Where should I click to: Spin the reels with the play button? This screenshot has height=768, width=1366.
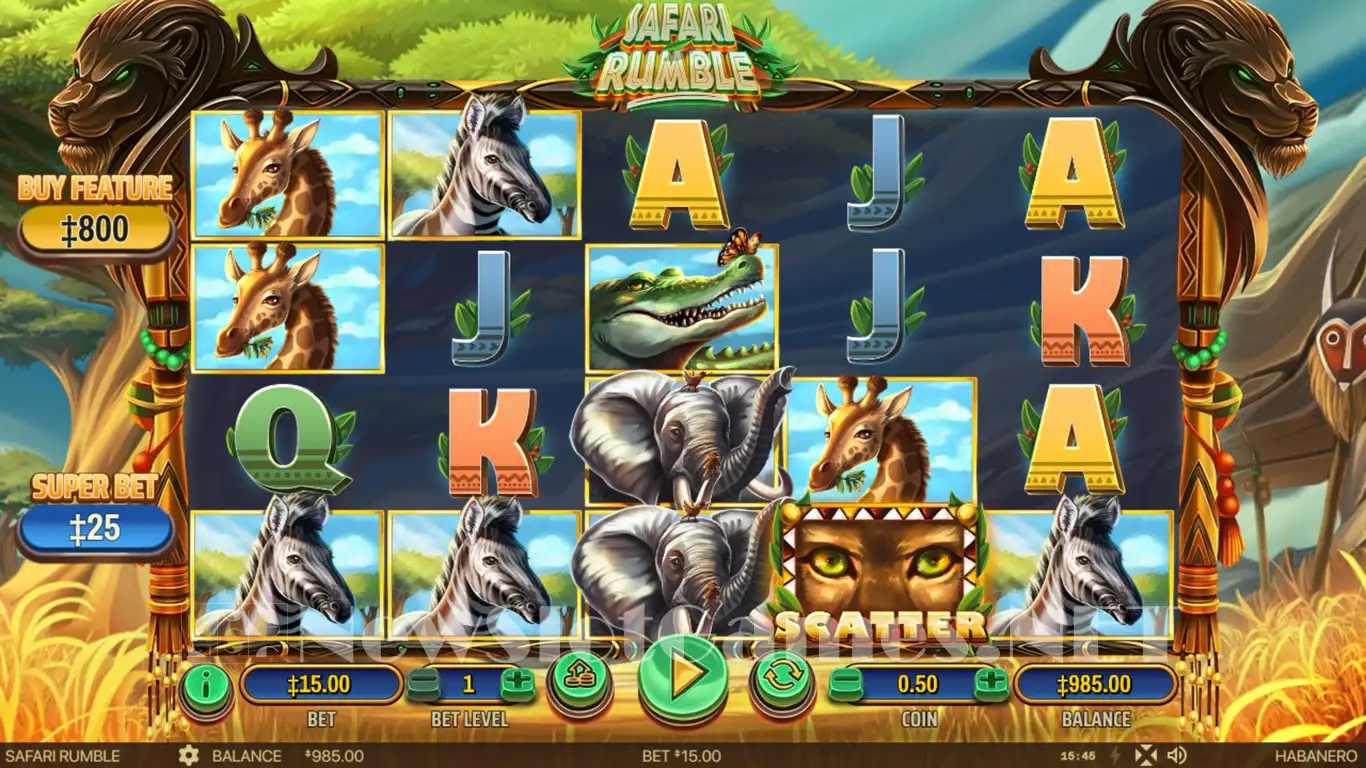pyautogui.click(x=683, y=678)
